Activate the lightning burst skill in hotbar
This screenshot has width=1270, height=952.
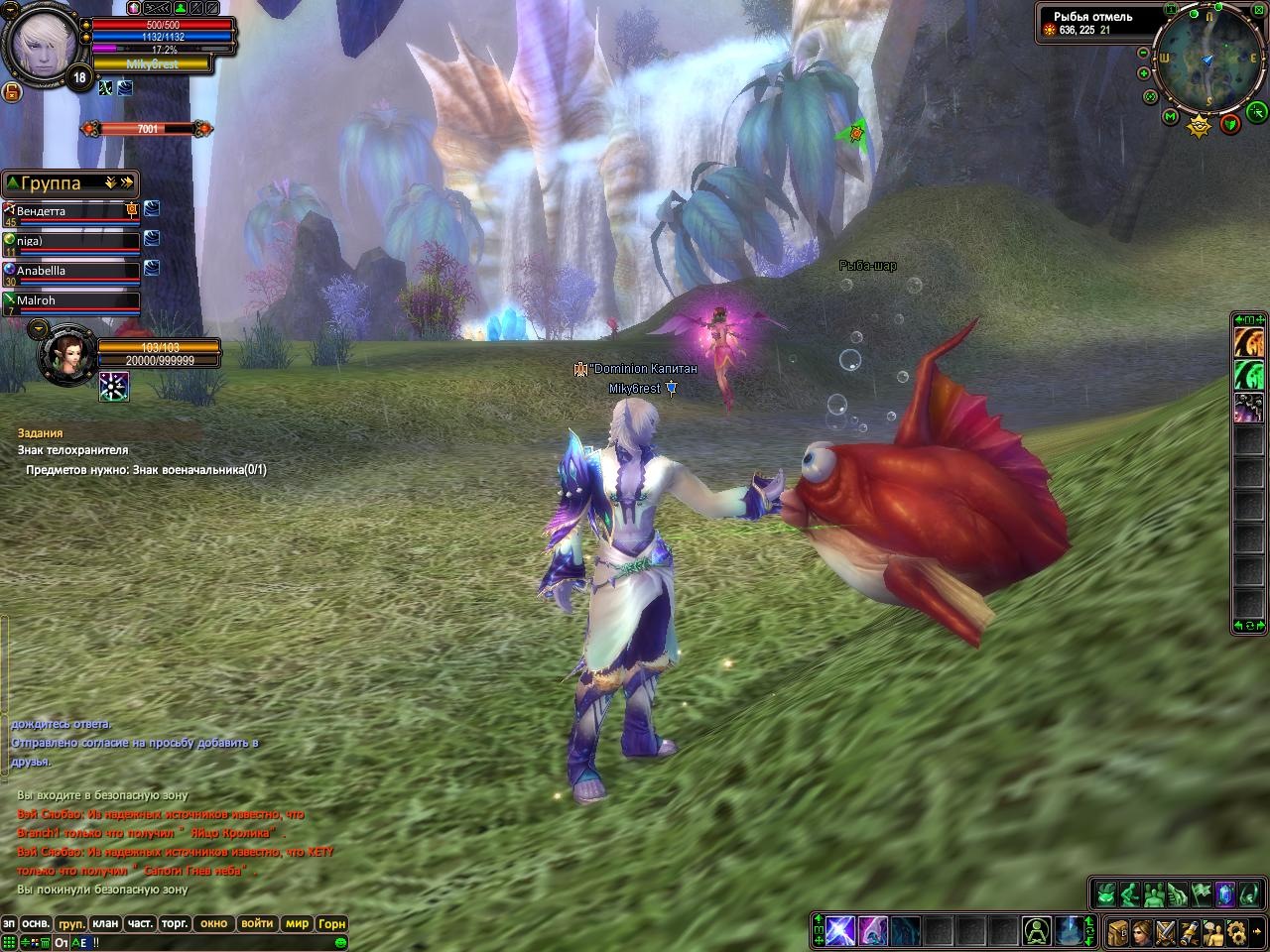[x=839, y=931]
